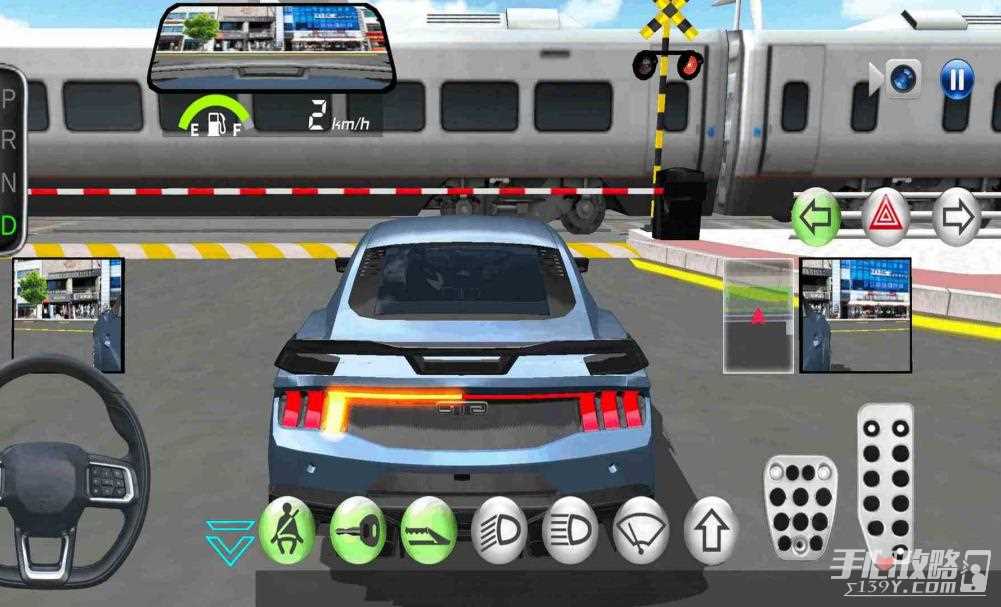Switch on the low beam headlights
Viewport: 1001px width, 607px height.
pos(499,528)
